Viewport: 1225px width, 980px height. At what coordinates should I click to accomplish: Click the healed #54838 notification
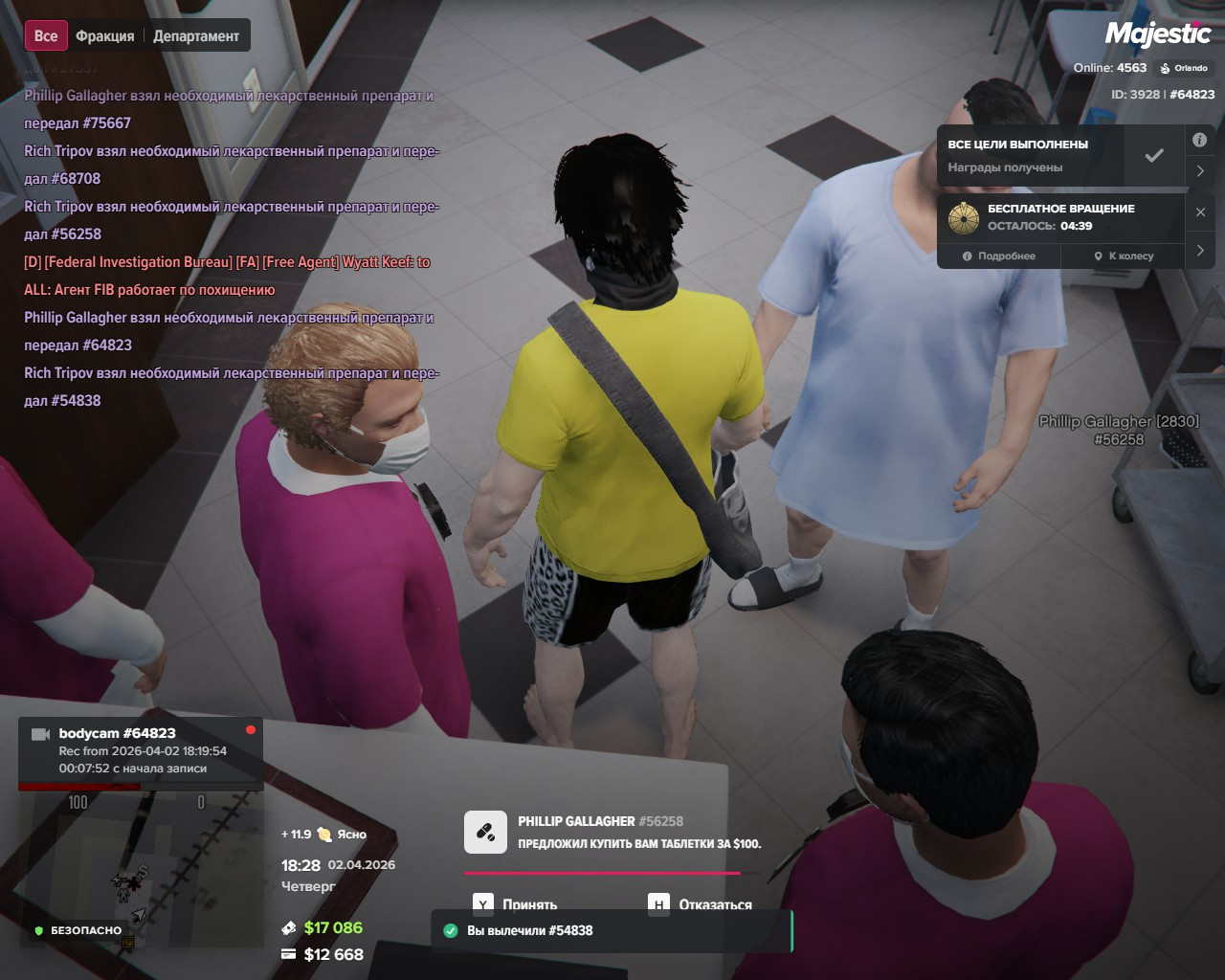pyautogui.click(x=612, y=930)
